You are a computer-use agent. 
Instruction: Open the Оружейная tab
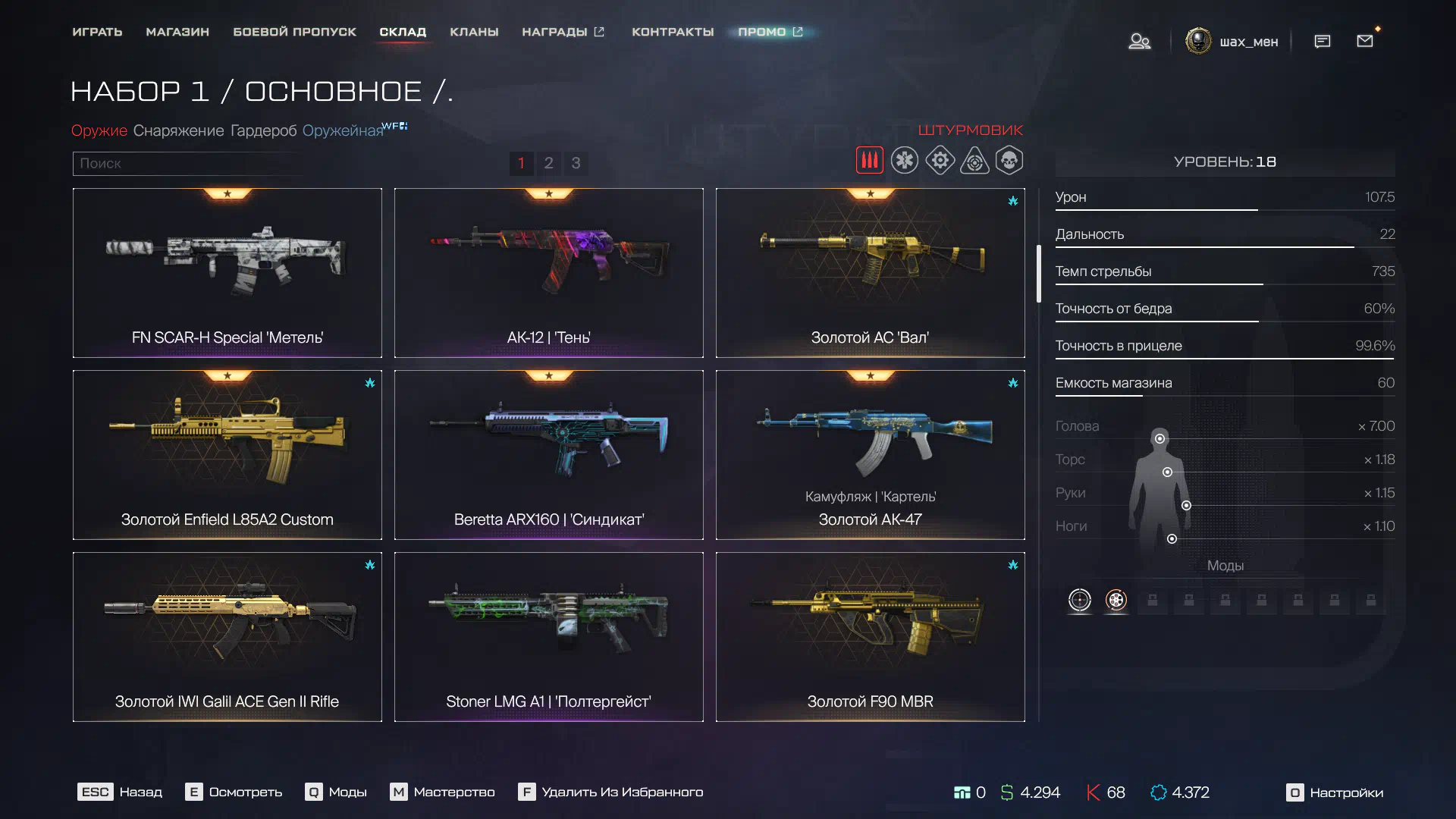coord(343,130)
